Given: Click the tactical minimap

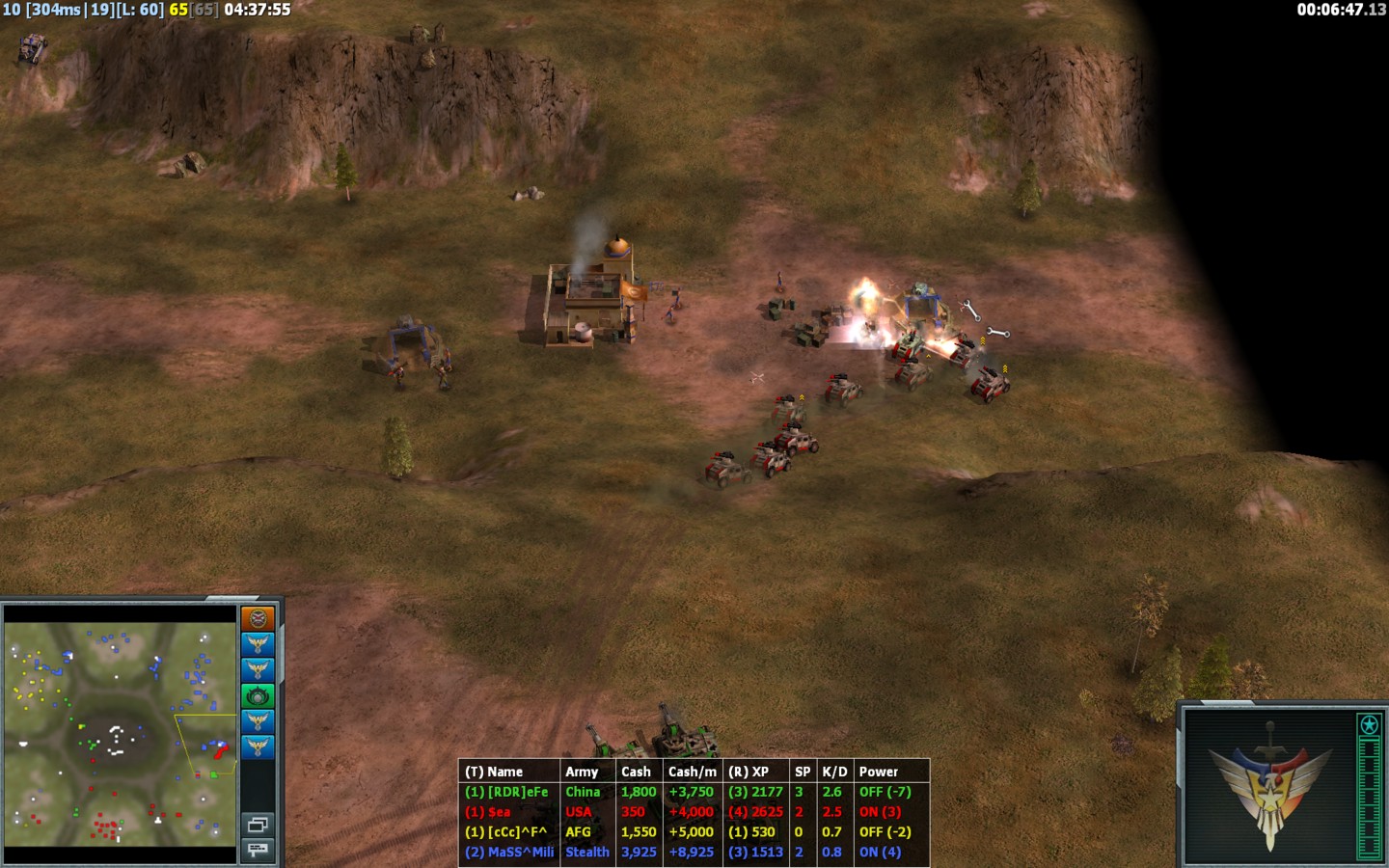Looking at the screenshot, I should [x=121, y=733].
